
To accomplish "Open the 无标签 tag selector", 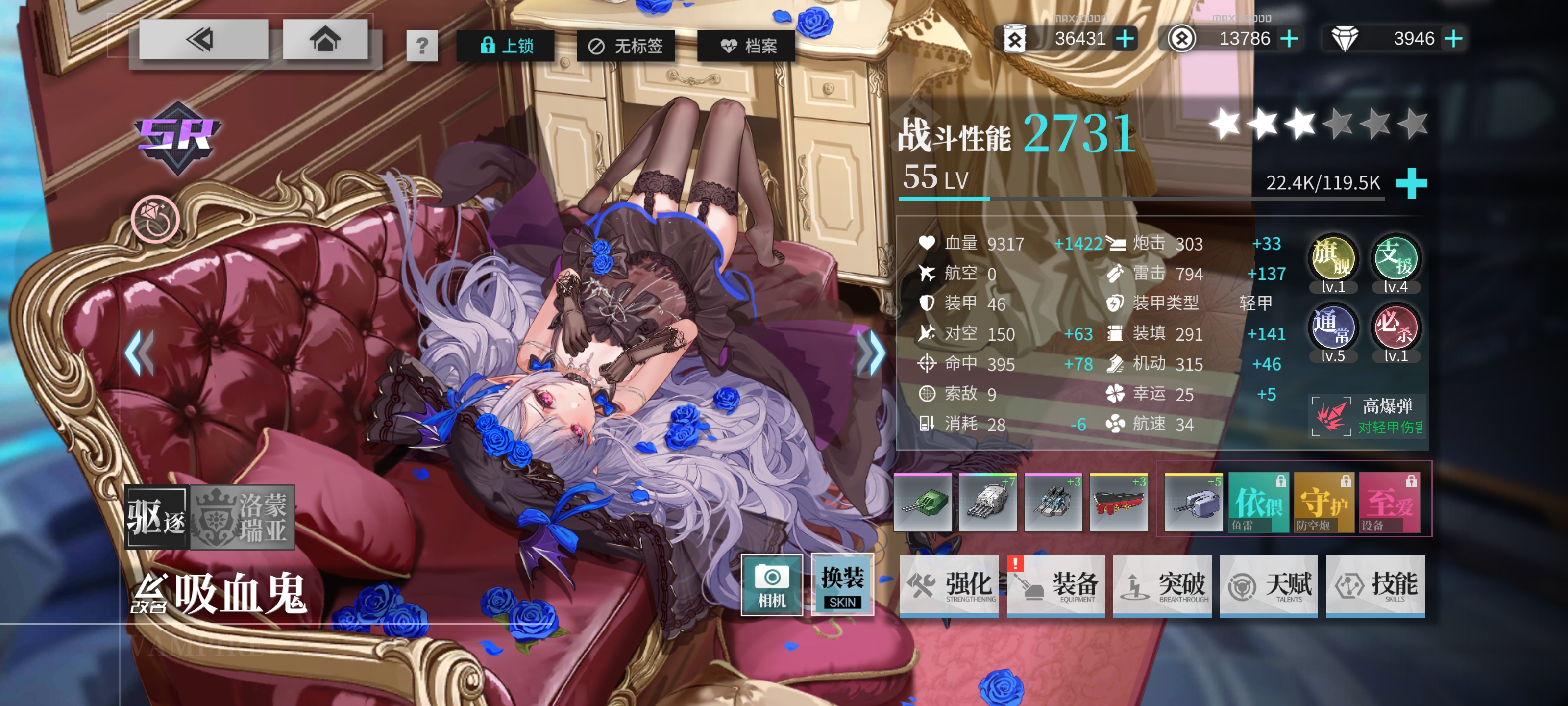I will (625, 46).
